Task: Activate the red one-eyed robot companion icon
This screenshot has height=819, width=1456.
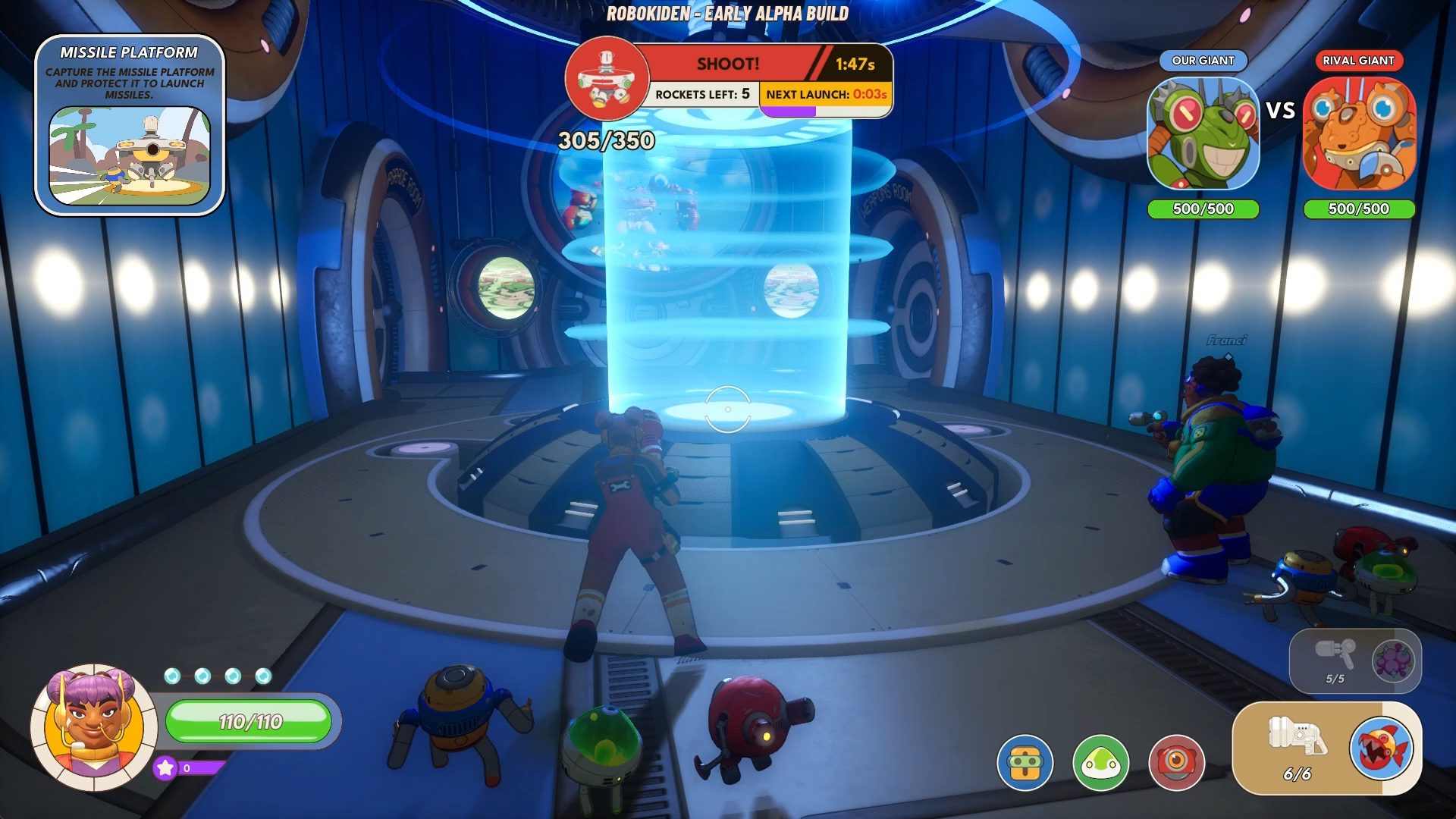Action: [1176, 762]
